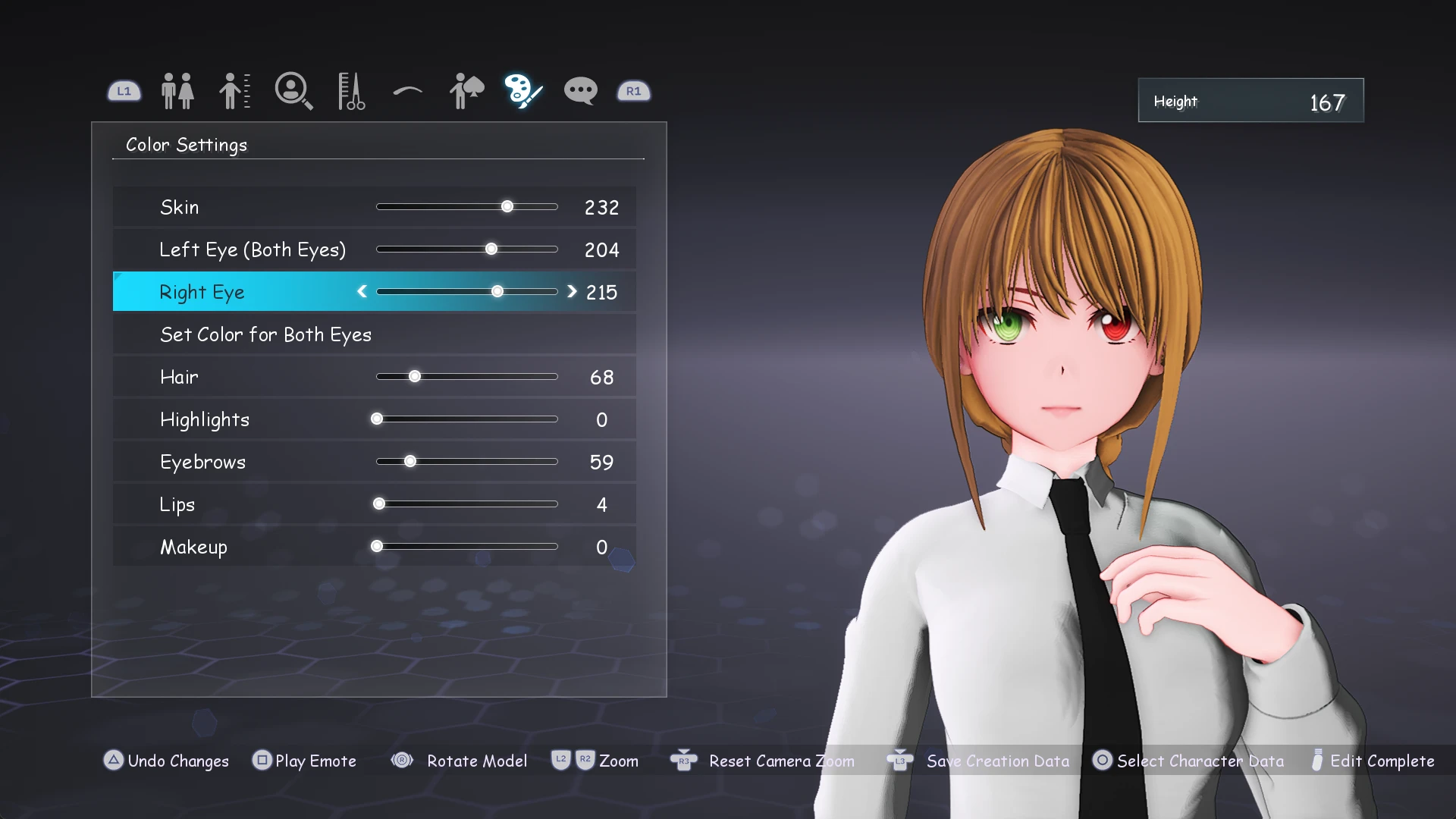Click the Right Eye decrease arrow
Image resolution: width=1456 pixels, height=819 pixels.
[362, 292]
